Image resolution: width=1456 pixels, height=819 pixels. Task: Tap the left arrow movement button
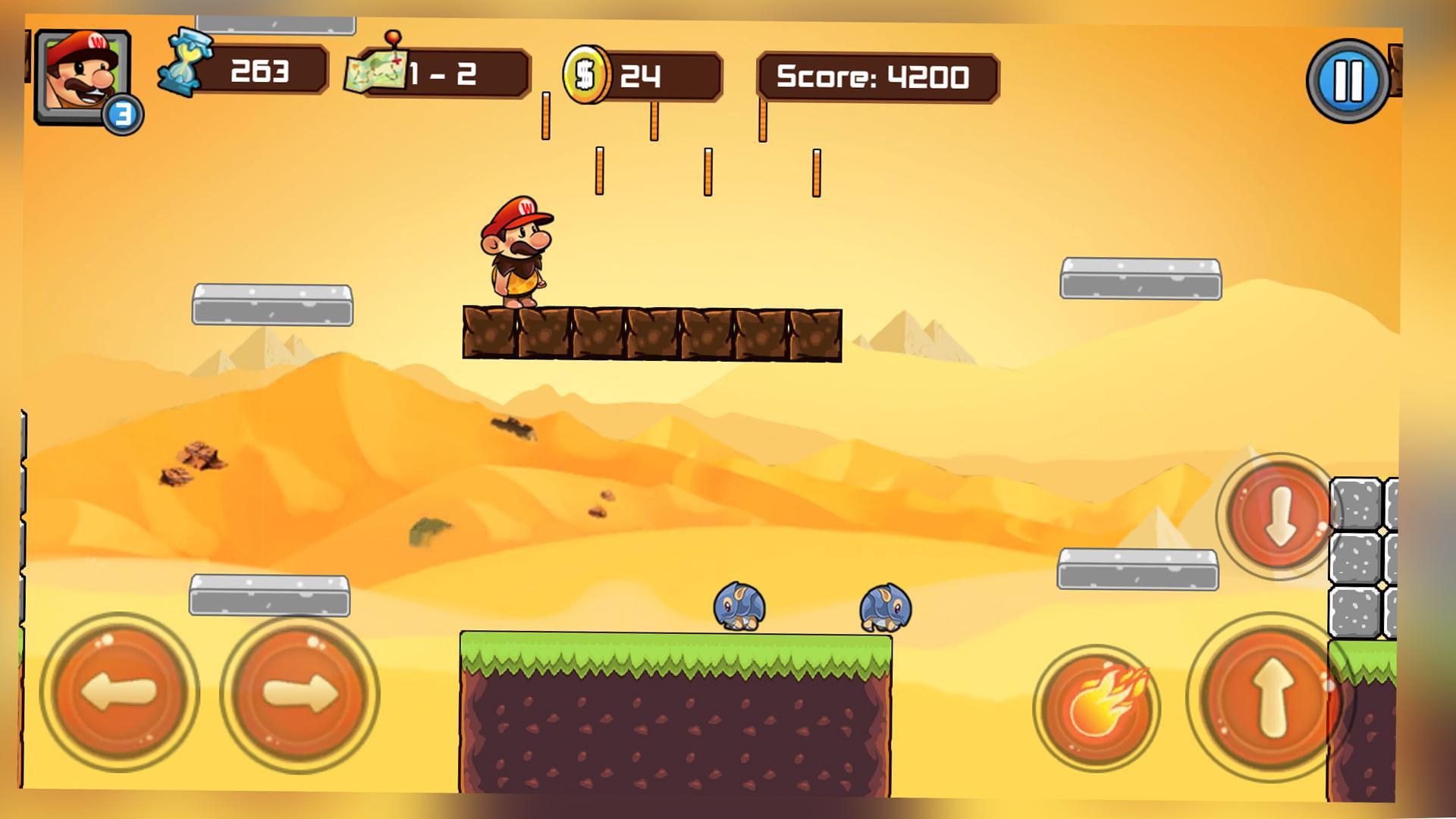119,693
